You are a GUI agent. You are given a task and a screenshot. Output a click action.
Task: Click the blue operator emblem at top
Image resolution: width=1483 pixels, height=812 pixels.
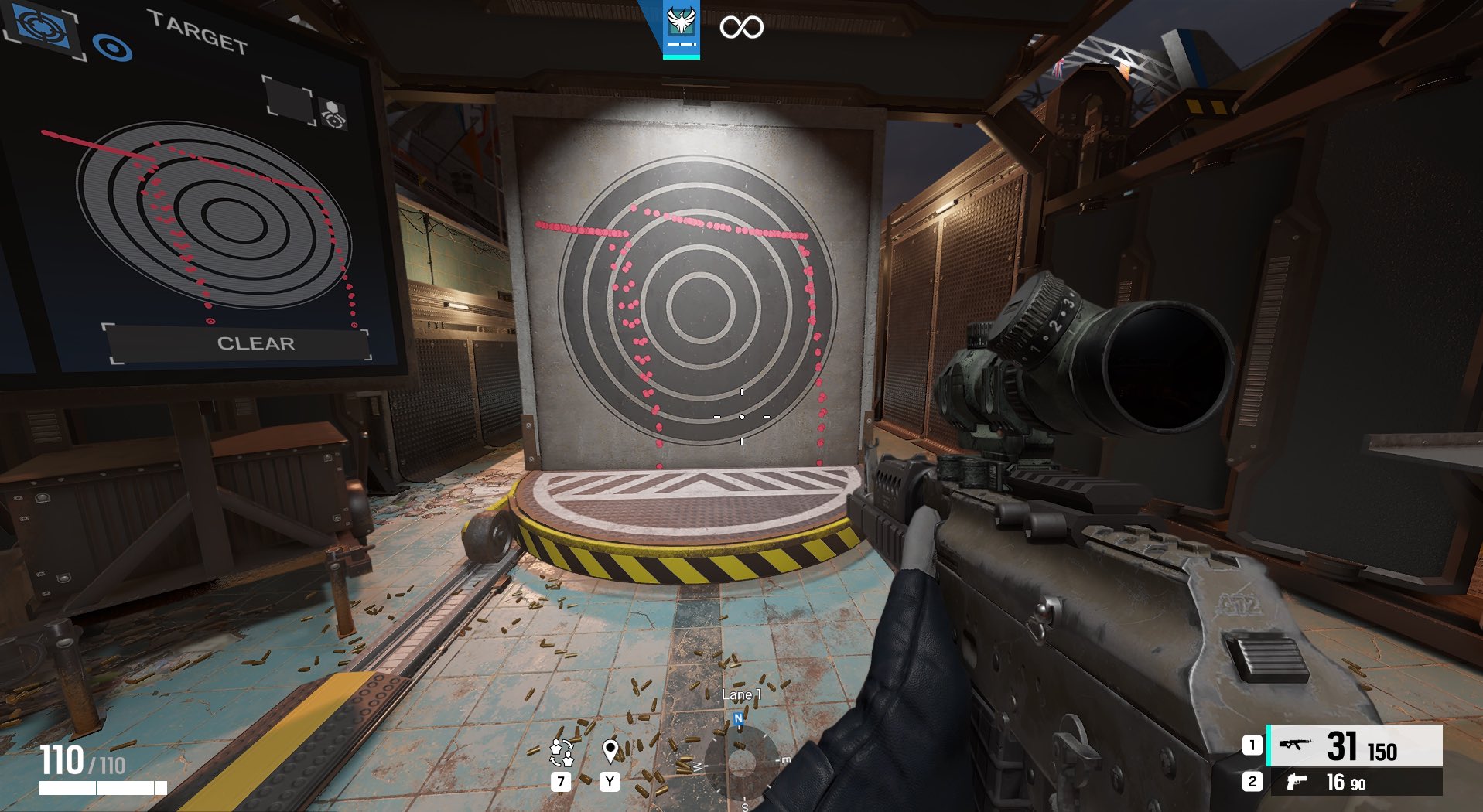[682, 28]
